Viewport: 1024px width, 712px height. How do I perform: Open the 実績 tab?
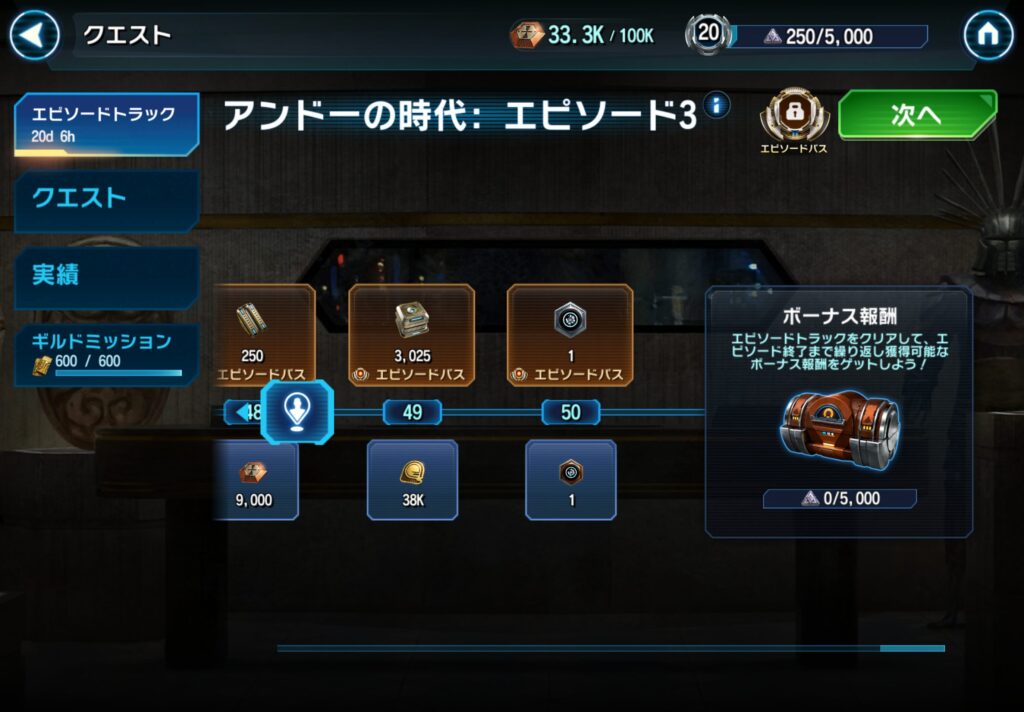point(105,276)
